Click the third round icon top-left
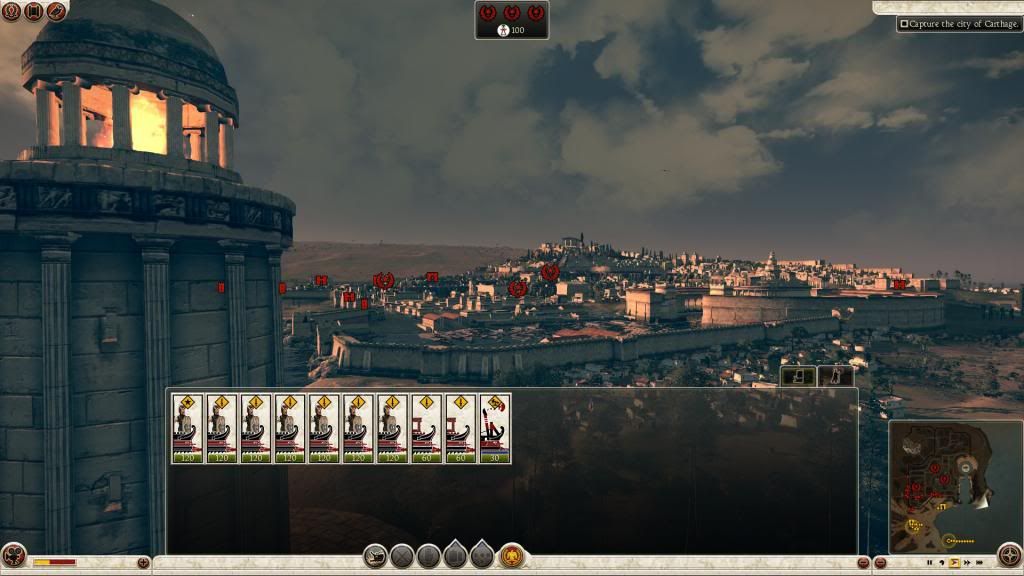Image resolution: width=1024 pixels, height=576 pixels. point(56,12)
